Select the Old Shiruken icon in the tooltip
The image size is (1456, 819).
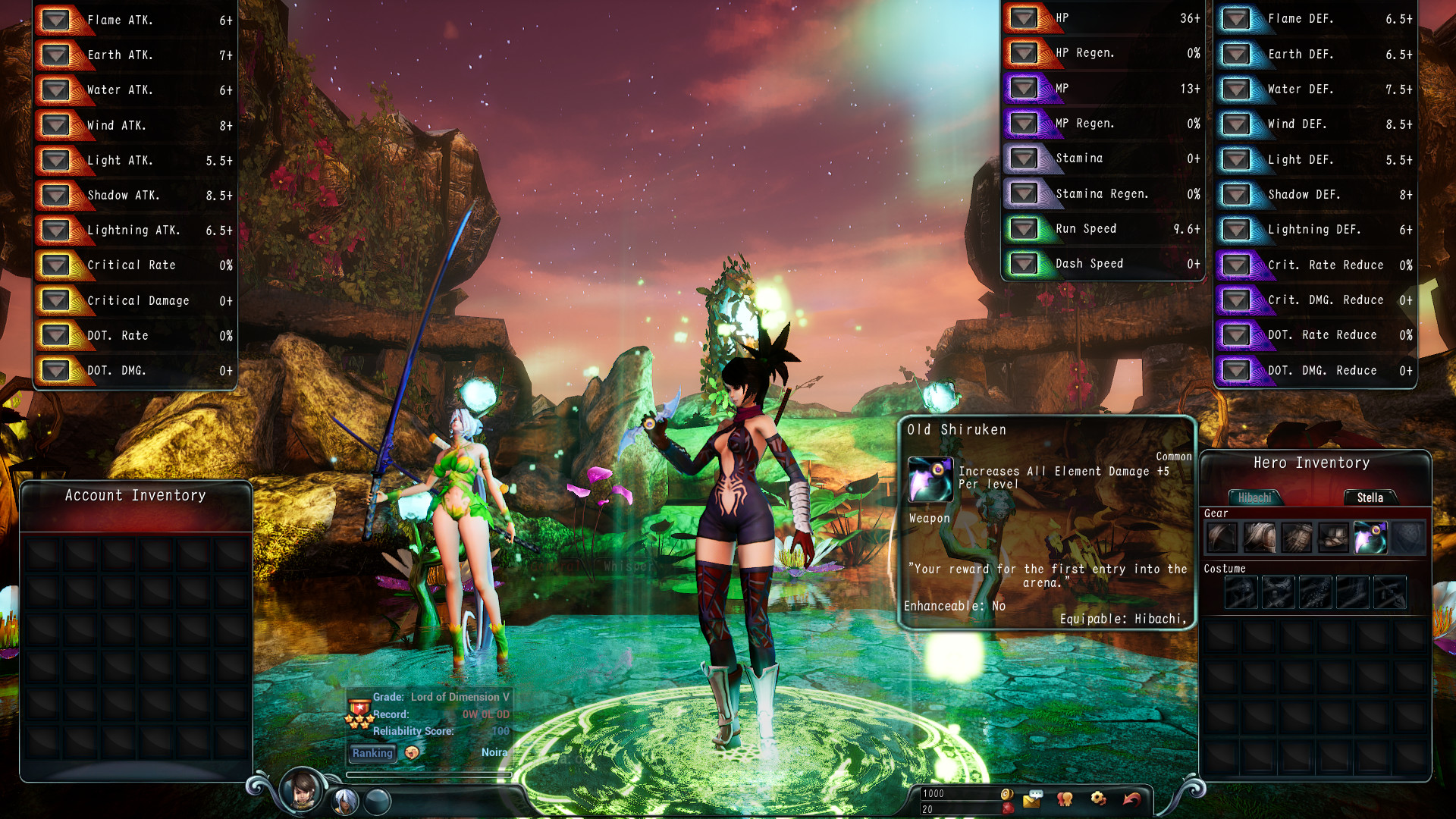[x=930, y=480]
